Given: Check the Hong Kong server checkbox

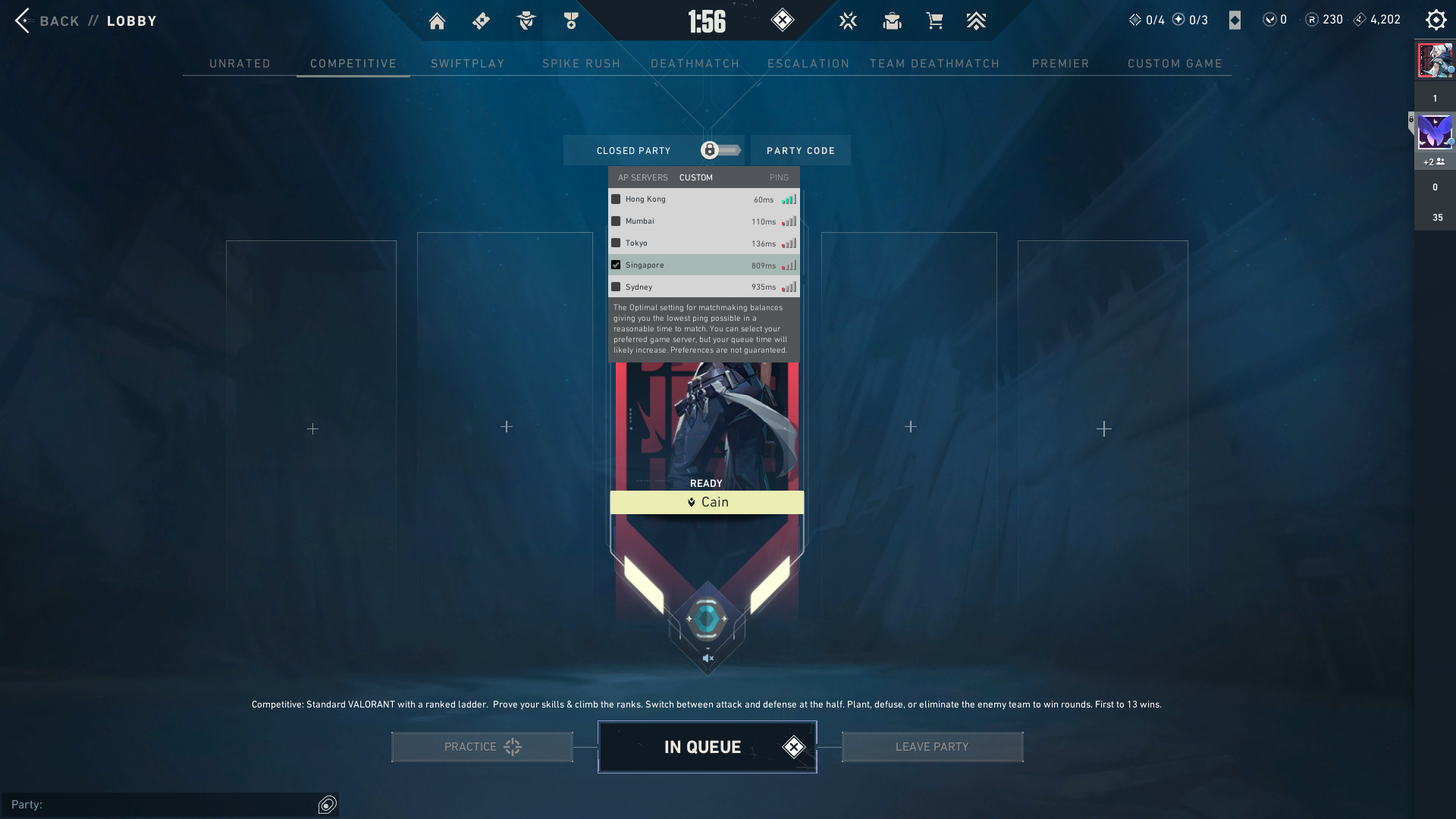Looking at the screenshot, I should (615, 198).
